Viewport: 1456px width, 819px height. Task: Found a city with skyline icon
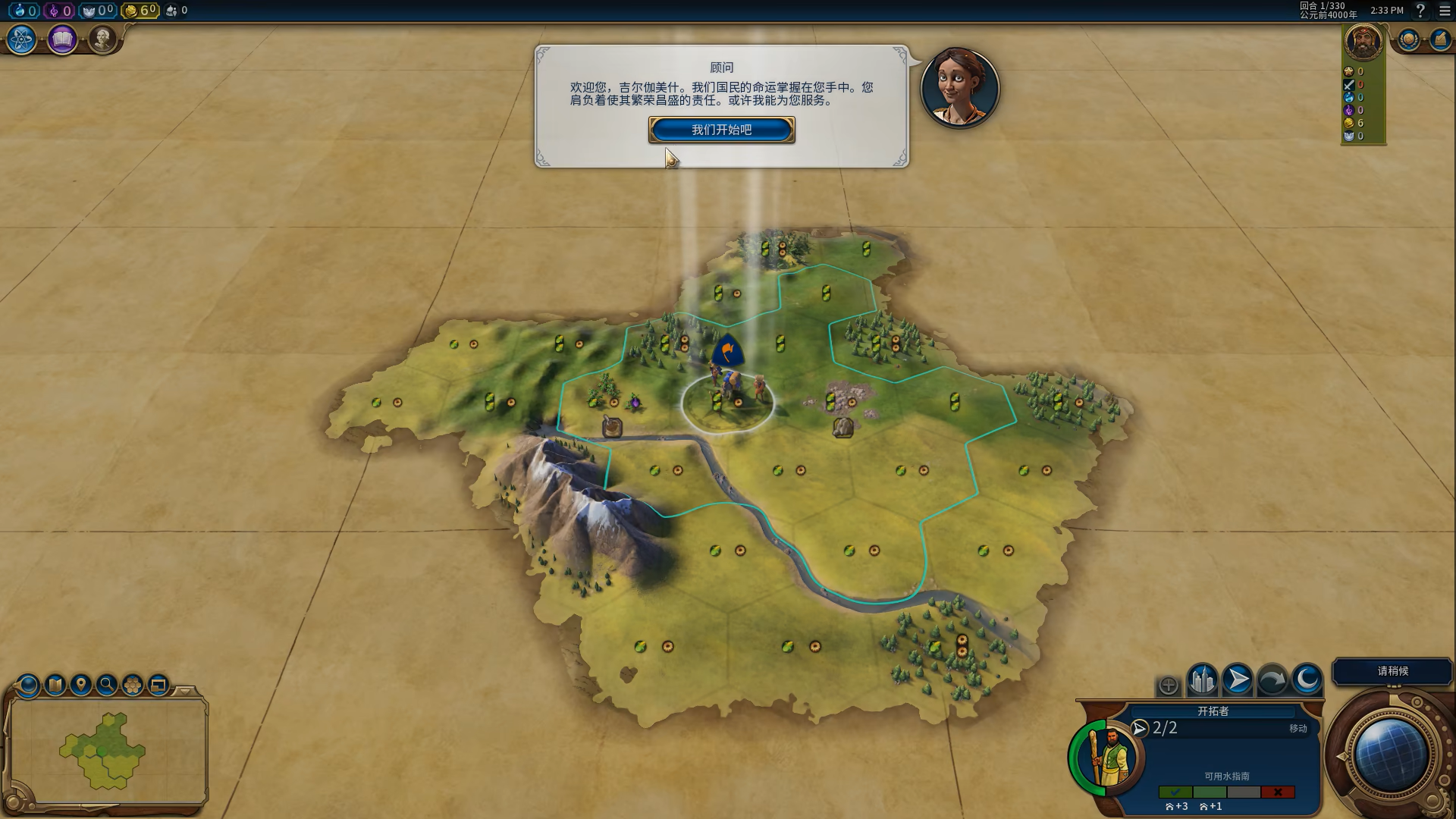pos(1202,680)
